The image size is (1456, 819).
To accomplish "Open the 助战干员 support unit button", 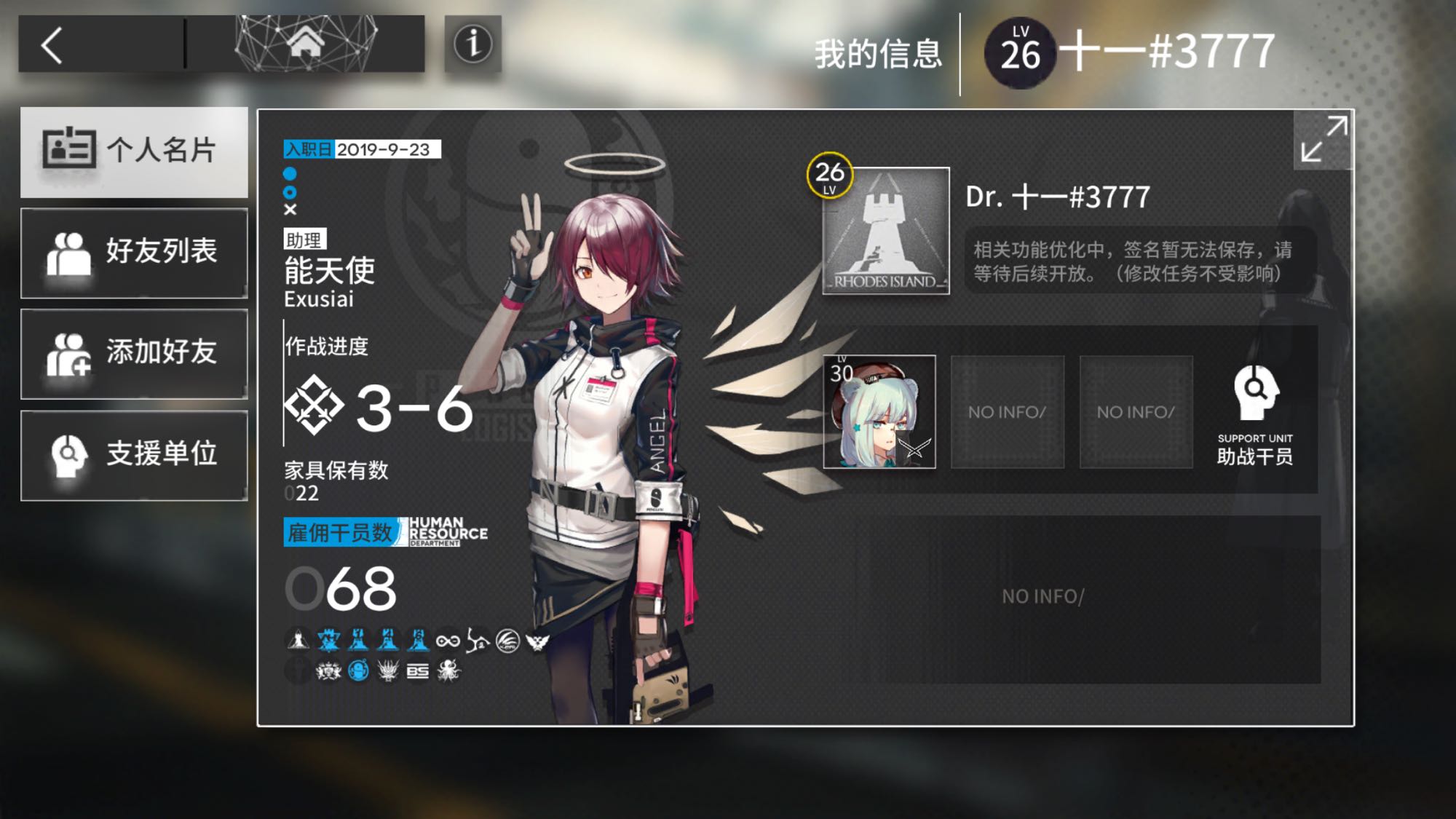I will pos(1255,415).
